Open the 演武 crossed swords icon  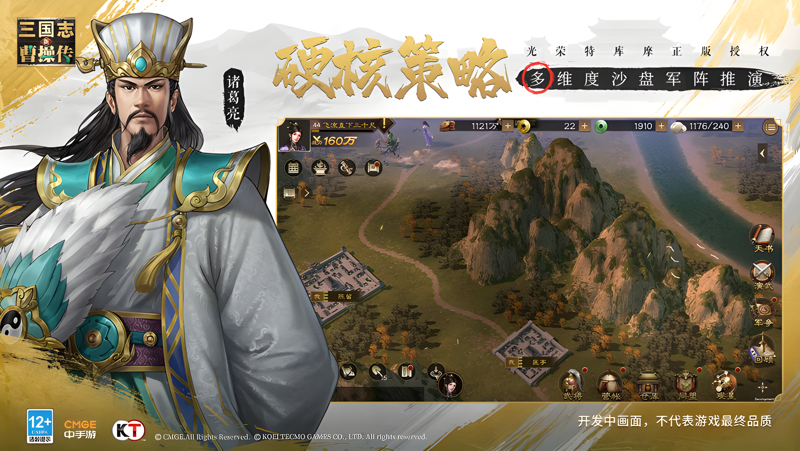pos(763,272)
